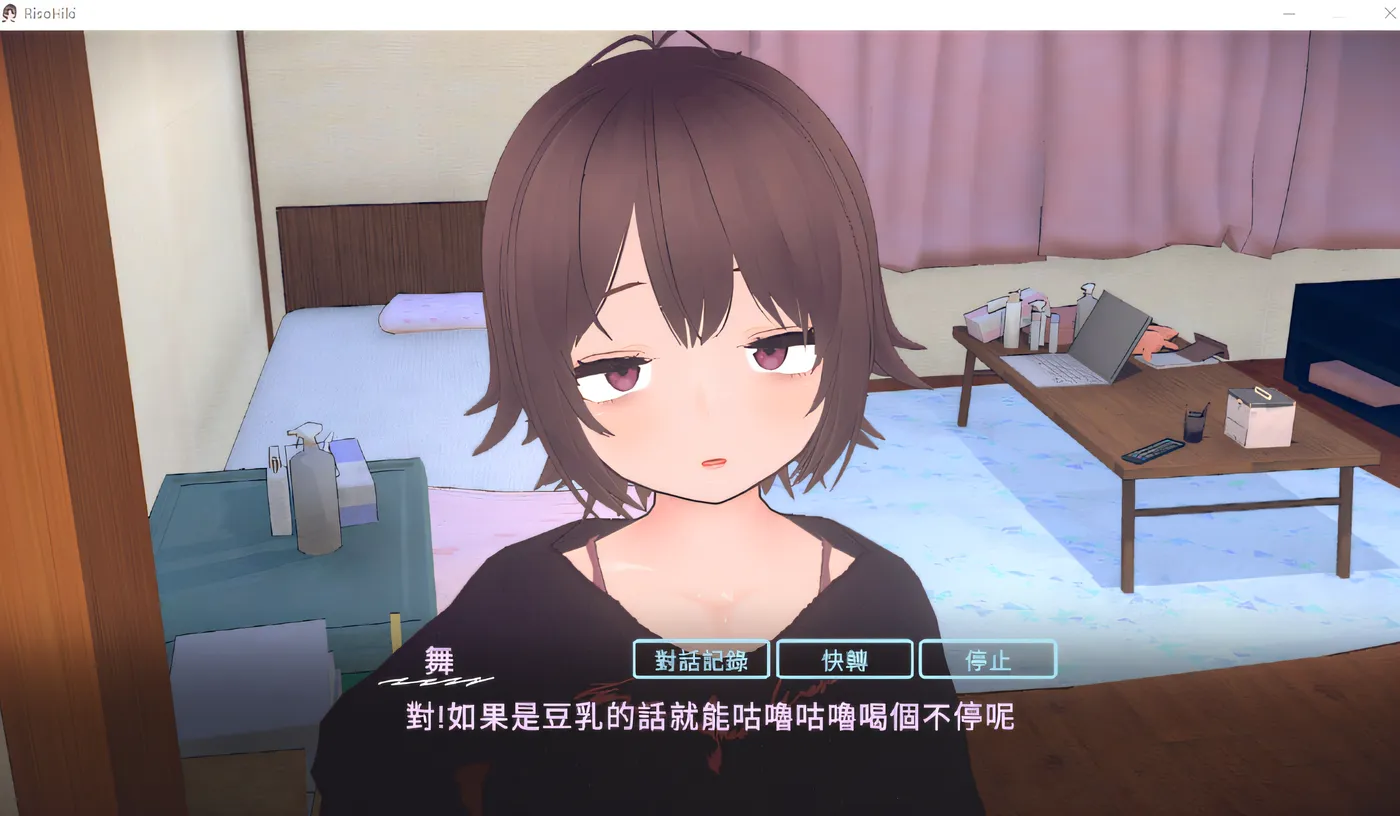Minimize the RisoKilo window

point(1288,14)
